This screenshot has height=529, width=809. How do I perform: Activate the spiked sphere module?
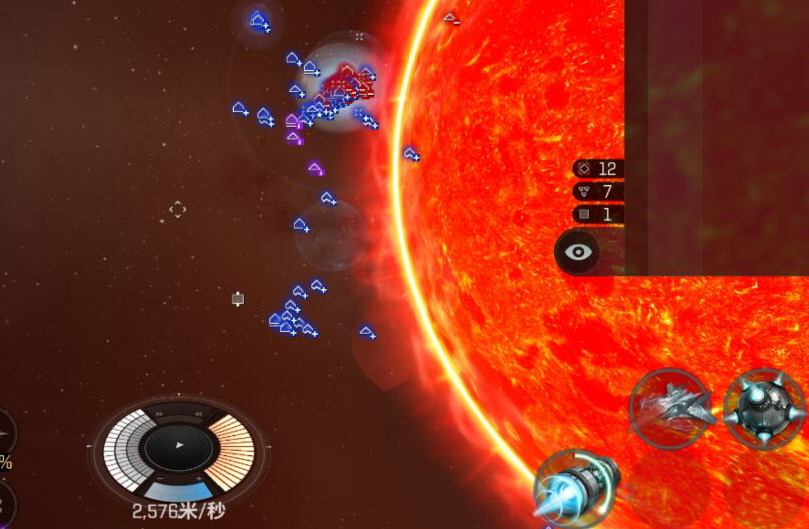coord(765,408)
